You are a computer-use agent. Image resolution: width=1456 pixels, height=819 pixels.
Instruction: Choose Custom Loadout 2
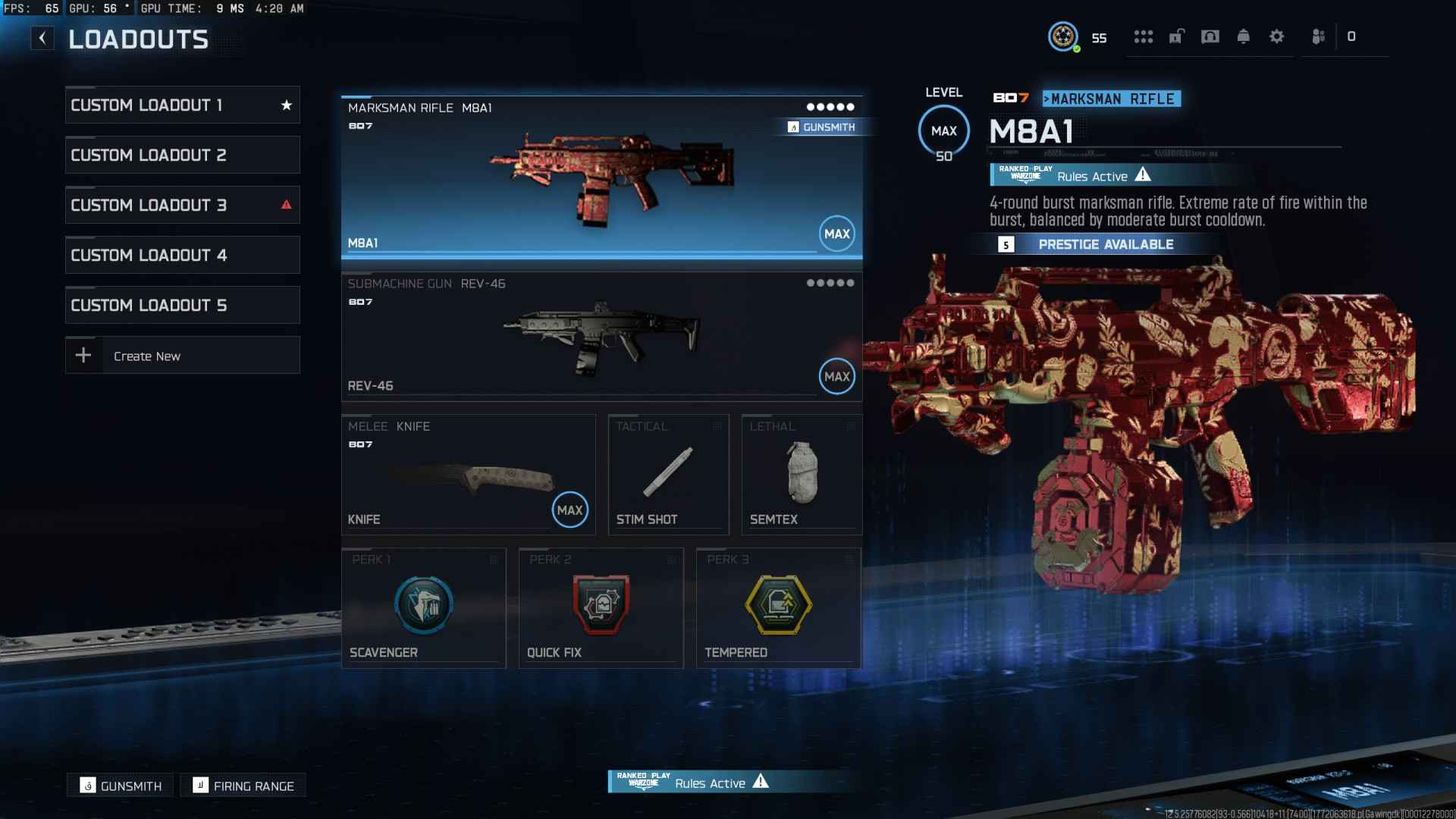coord(182,155)
